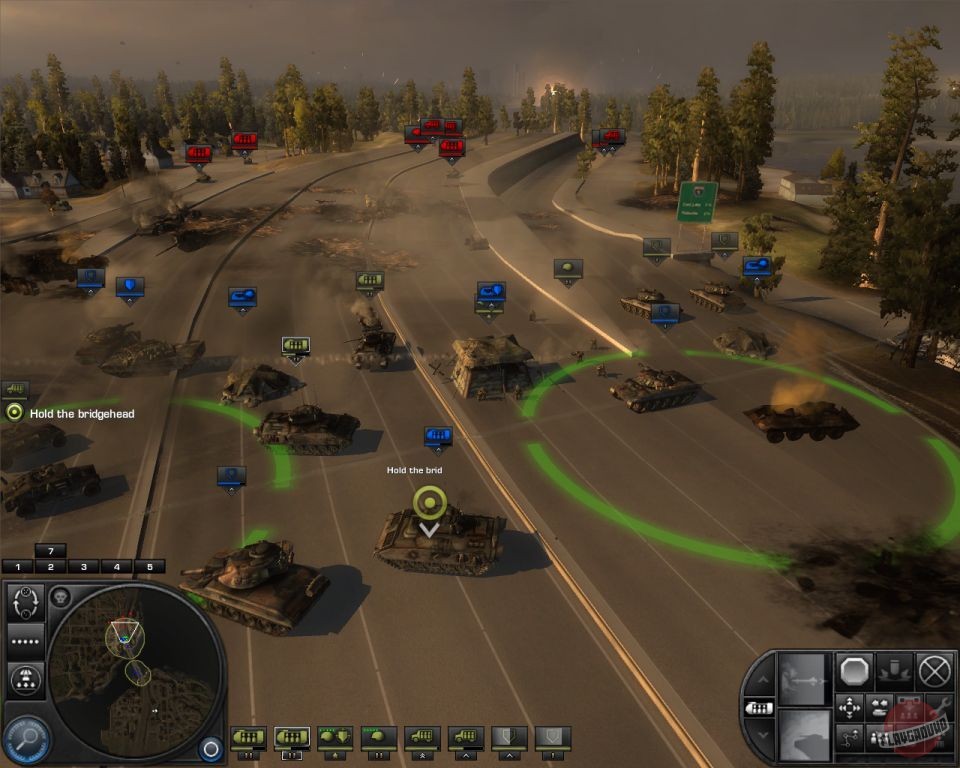Select control group 3
Viewport: 960px width, 768px height.
83,567
